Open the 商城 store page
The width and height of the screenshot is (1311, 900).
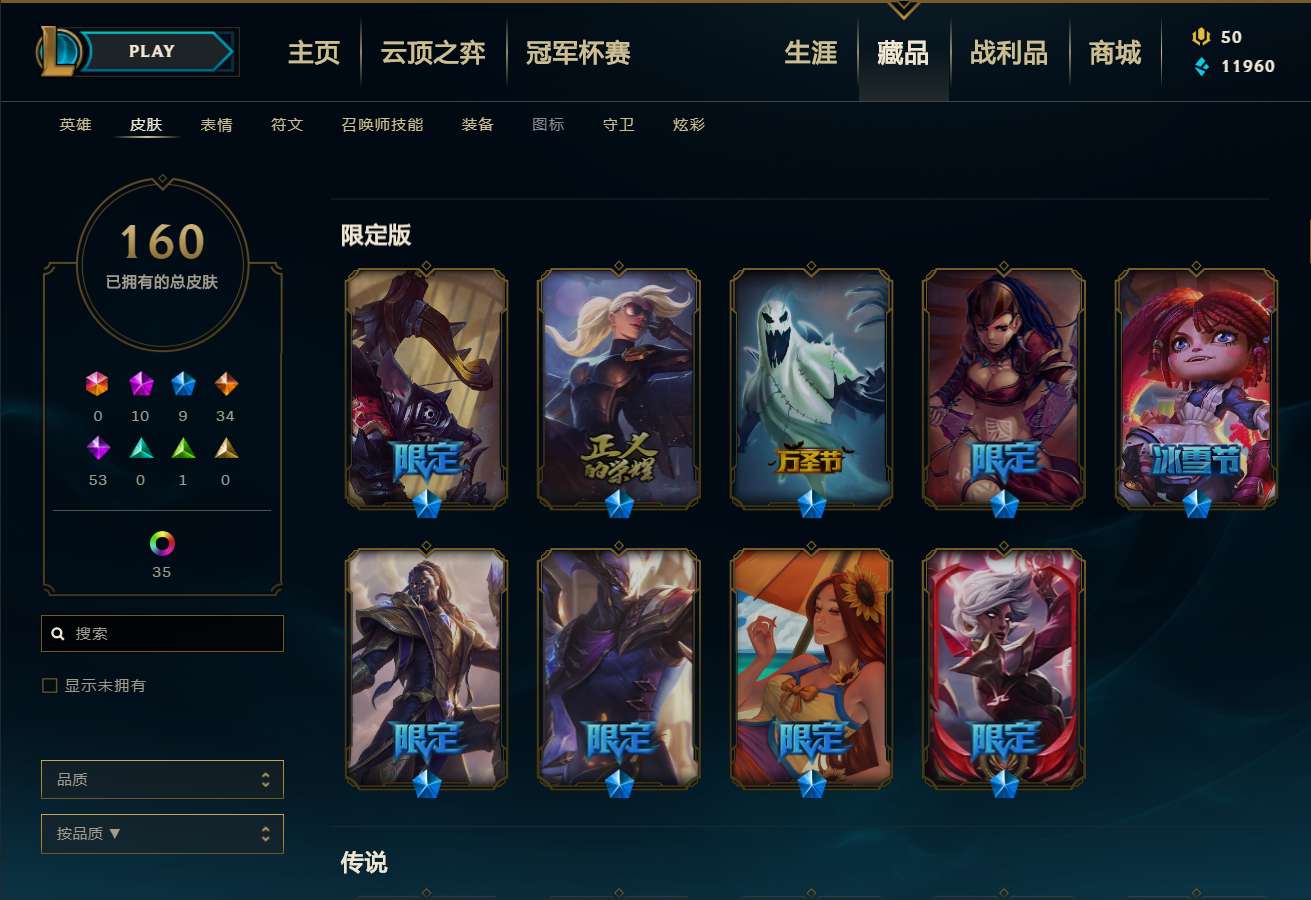point(1114,54)
